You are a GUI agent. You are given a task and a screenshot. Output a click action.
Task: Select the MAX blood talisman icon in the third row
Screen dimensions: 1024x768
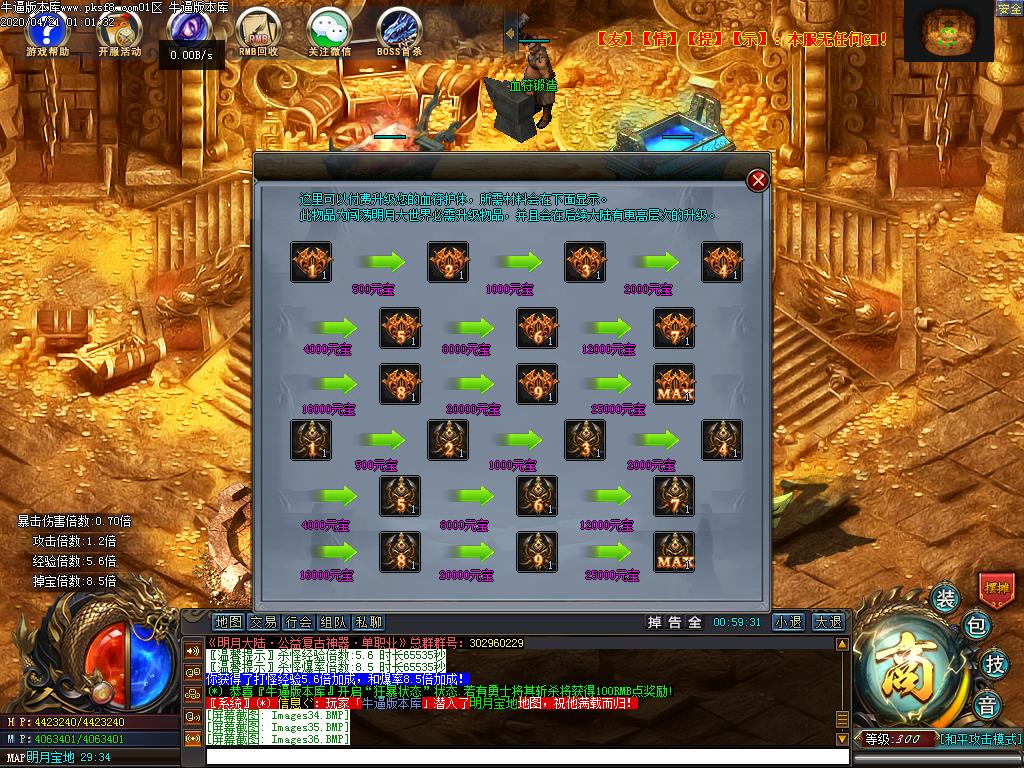tap(674, 384)
